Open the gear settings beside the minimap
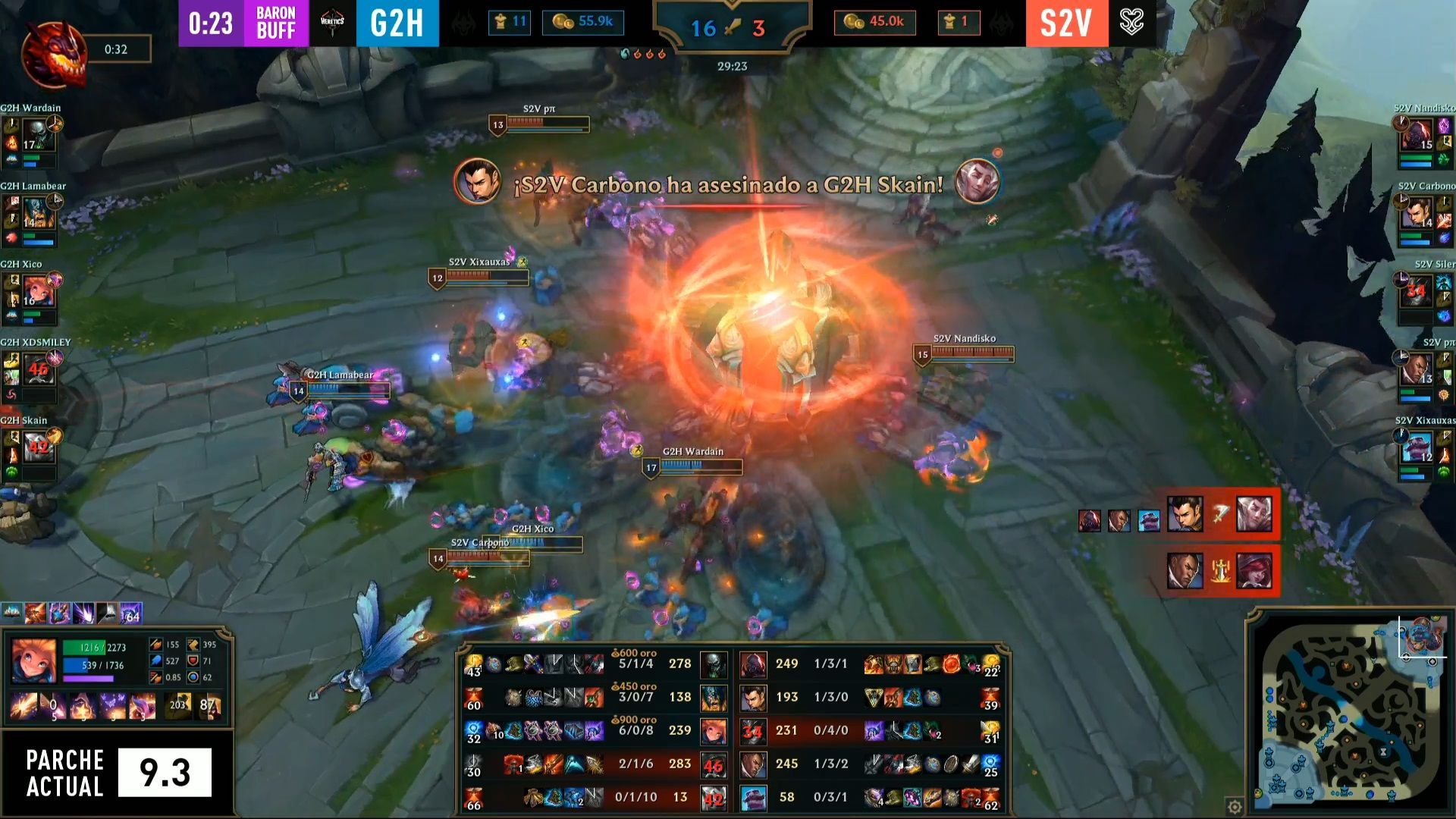This screenshot has width=1456, height=819. [1235, 806]
